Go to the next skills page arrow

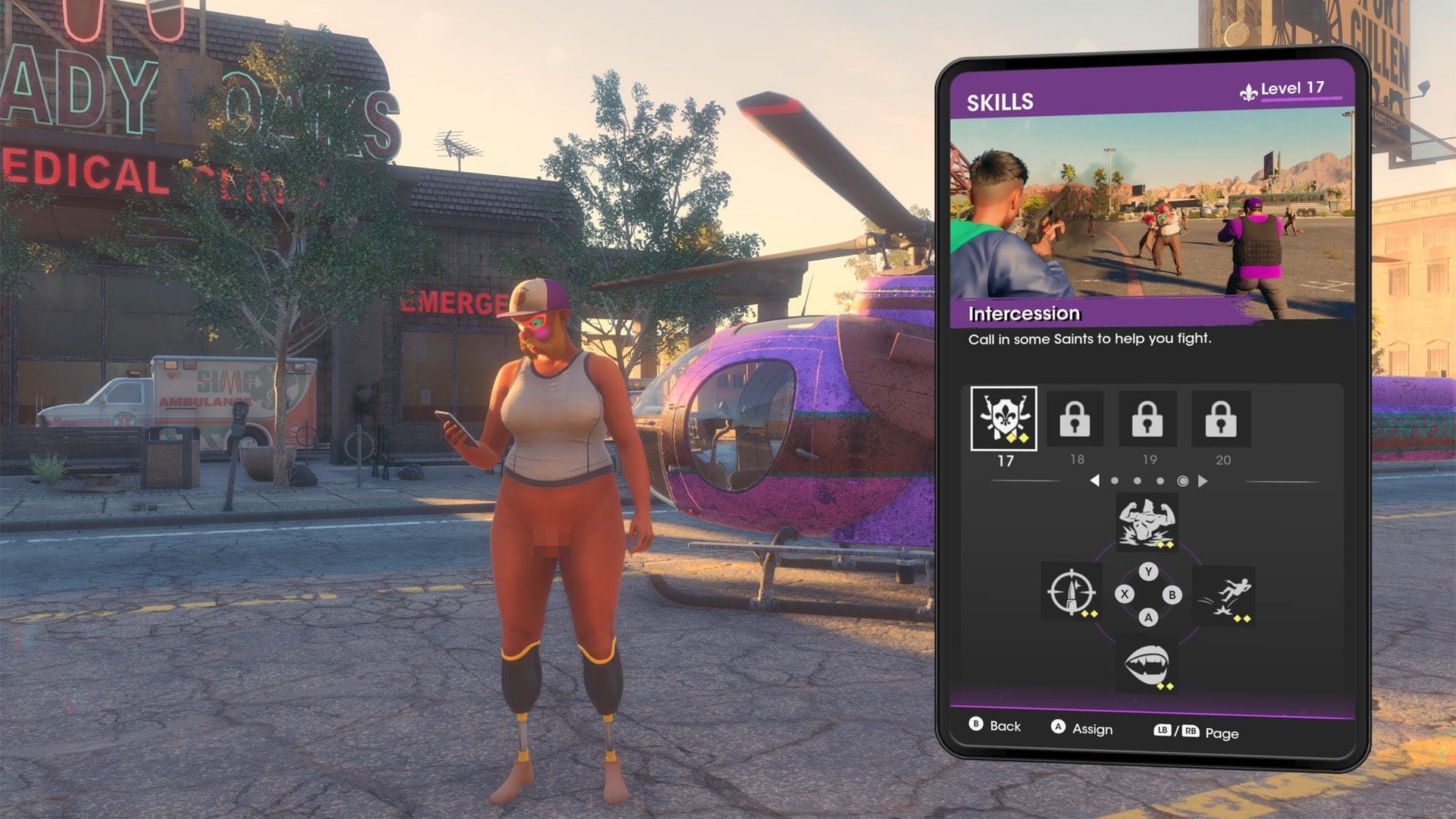tap(1203, 481)
